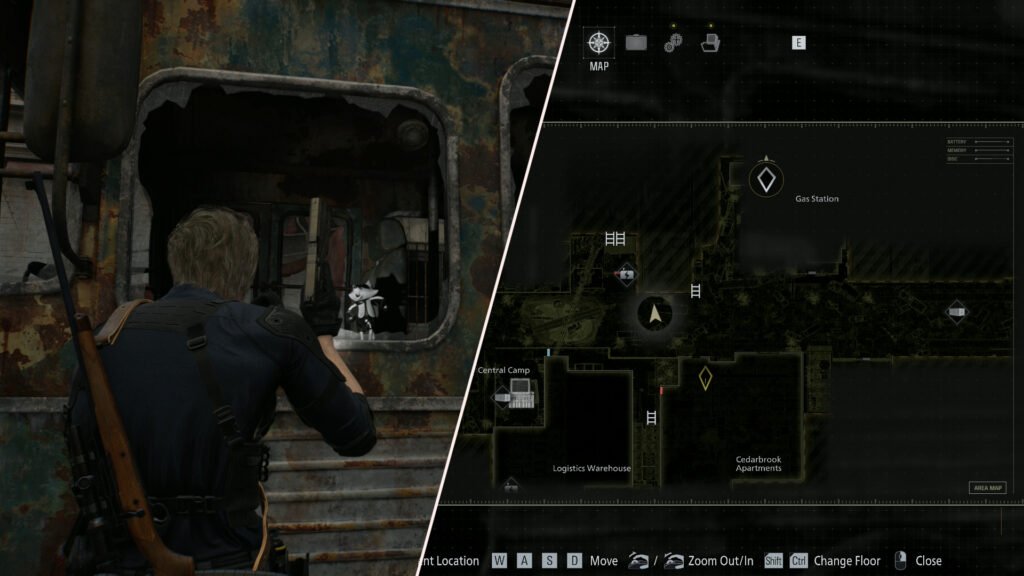This screenshot has height=576, width=1024.
Task: Open the briefcase inventory tab
Action: (x=636, y=43)
